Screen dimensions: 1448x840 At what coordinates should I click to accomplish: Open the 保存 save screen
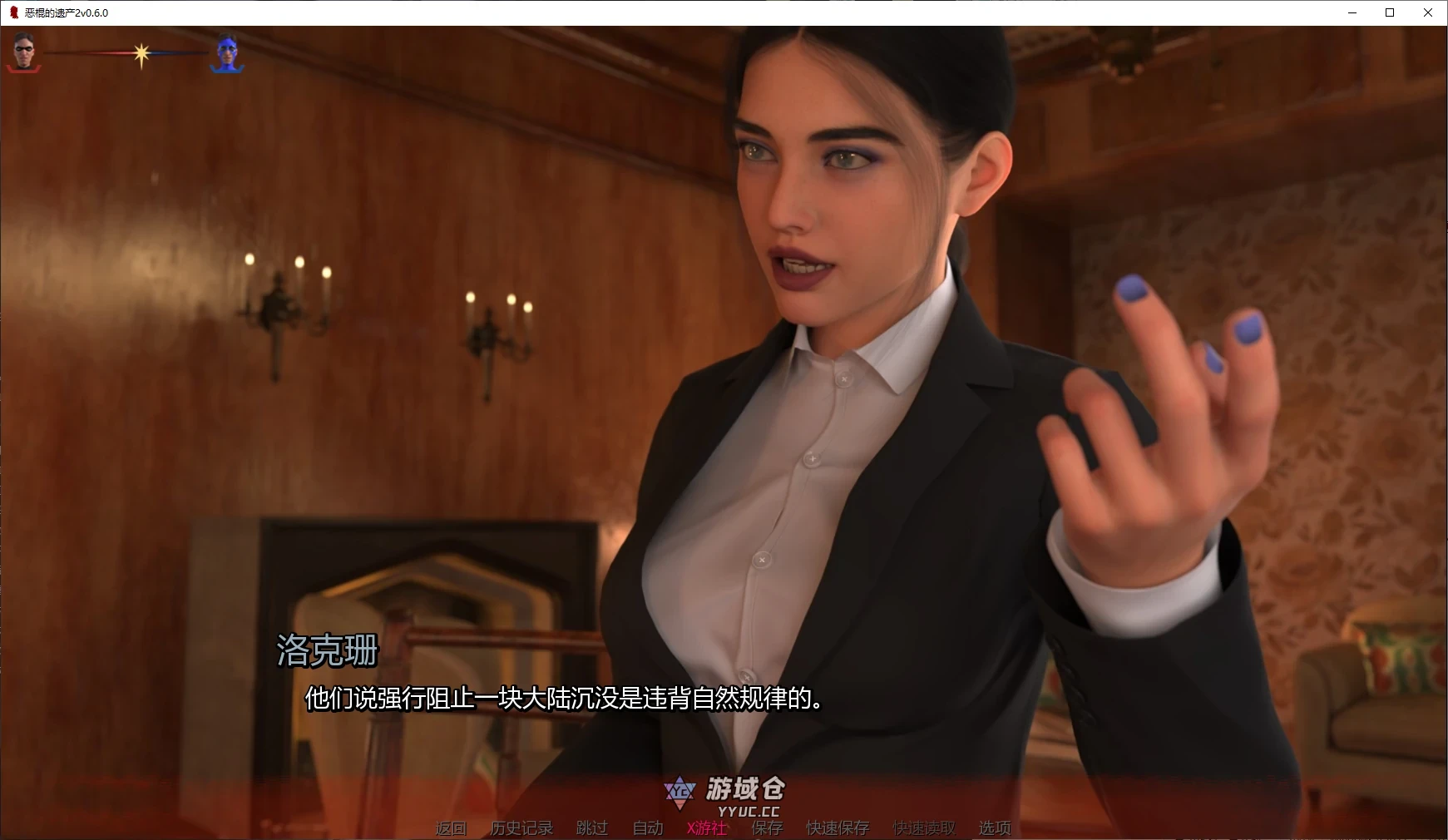click(768, 828)
